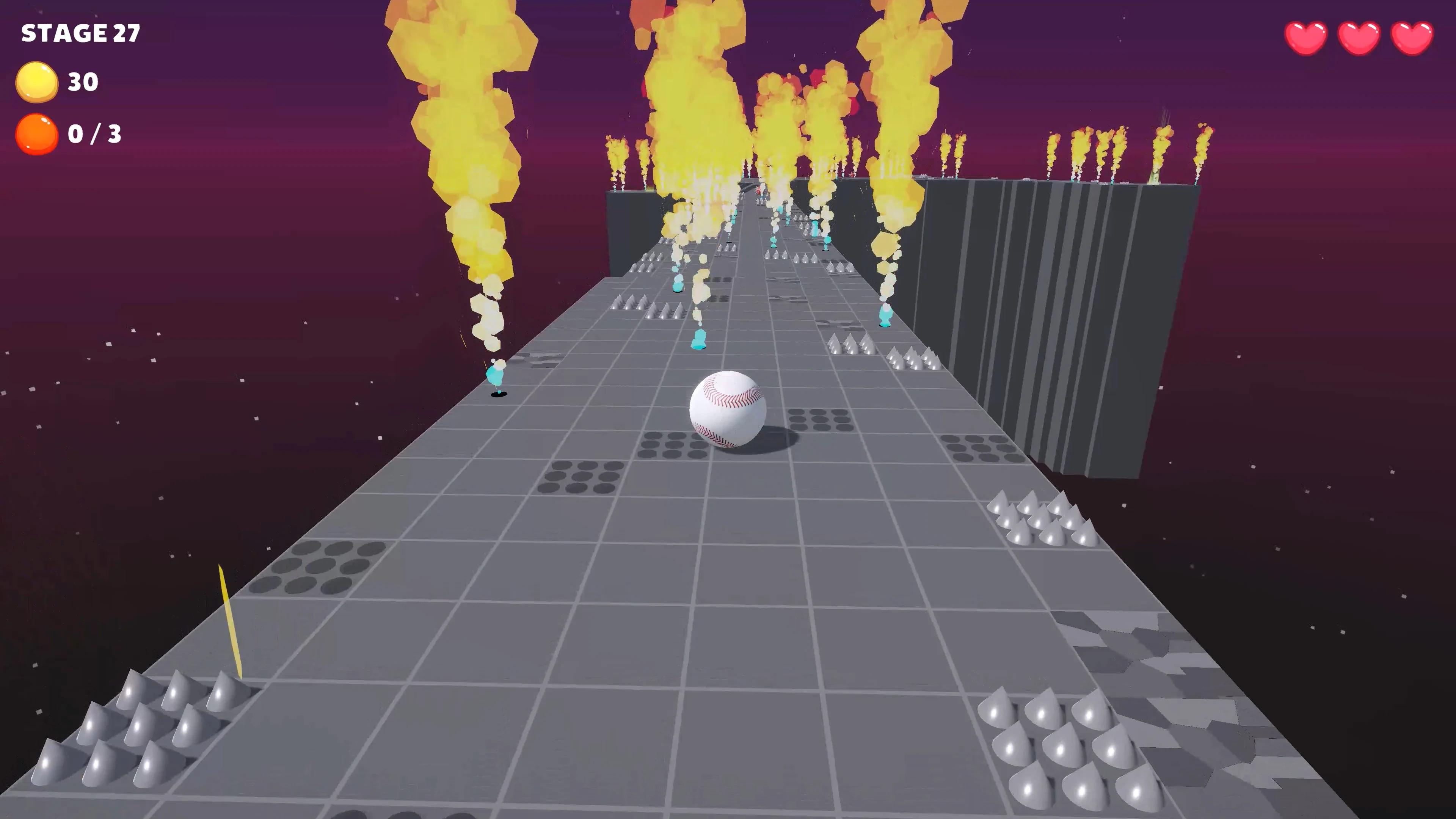Click the yellow coin HUD icon
Viewport: 1456px width, 819px height.
pos(37,82)
